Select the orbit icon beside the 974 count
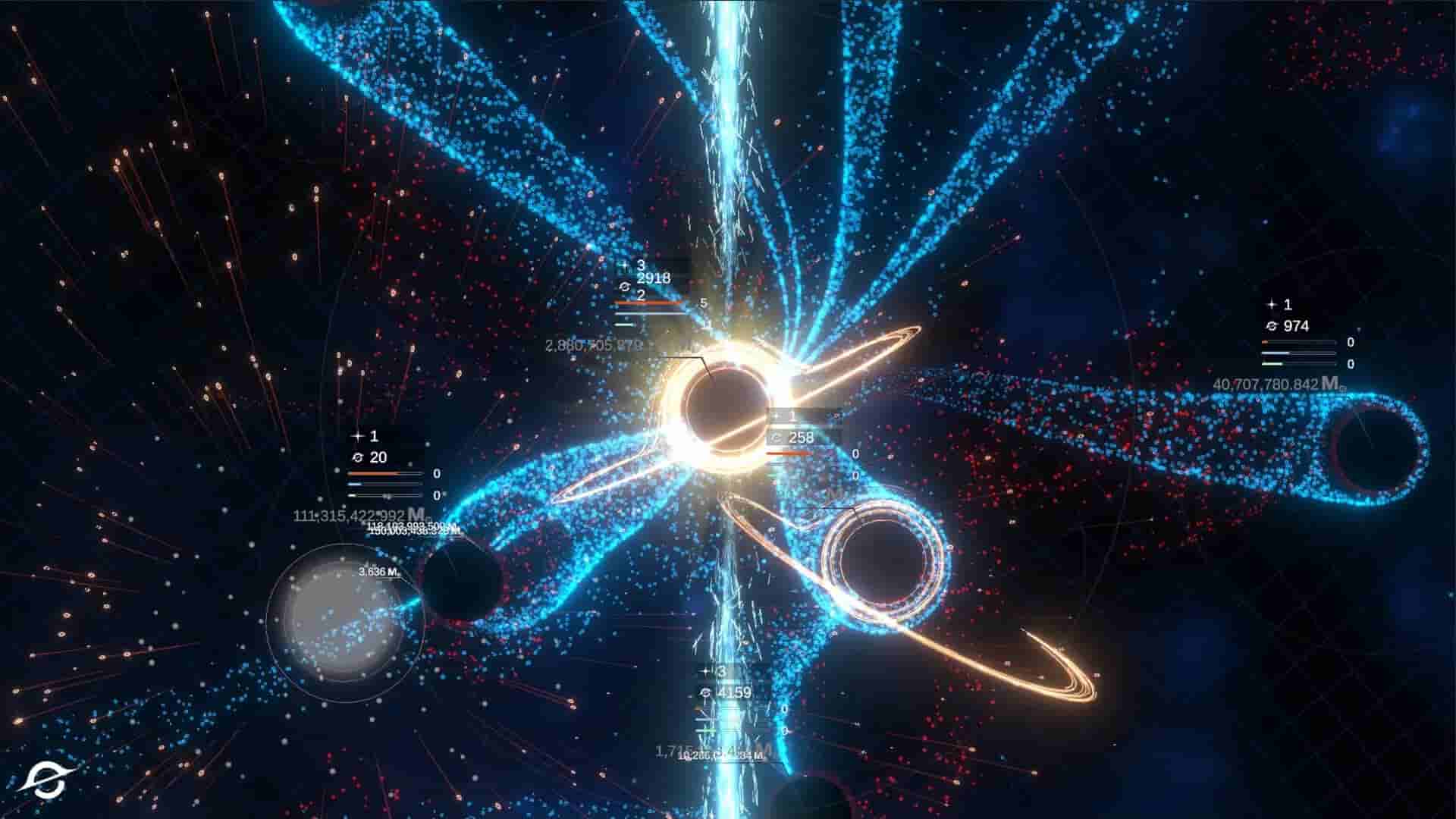Screen dimensions: 1456x819 [1272, 326]
